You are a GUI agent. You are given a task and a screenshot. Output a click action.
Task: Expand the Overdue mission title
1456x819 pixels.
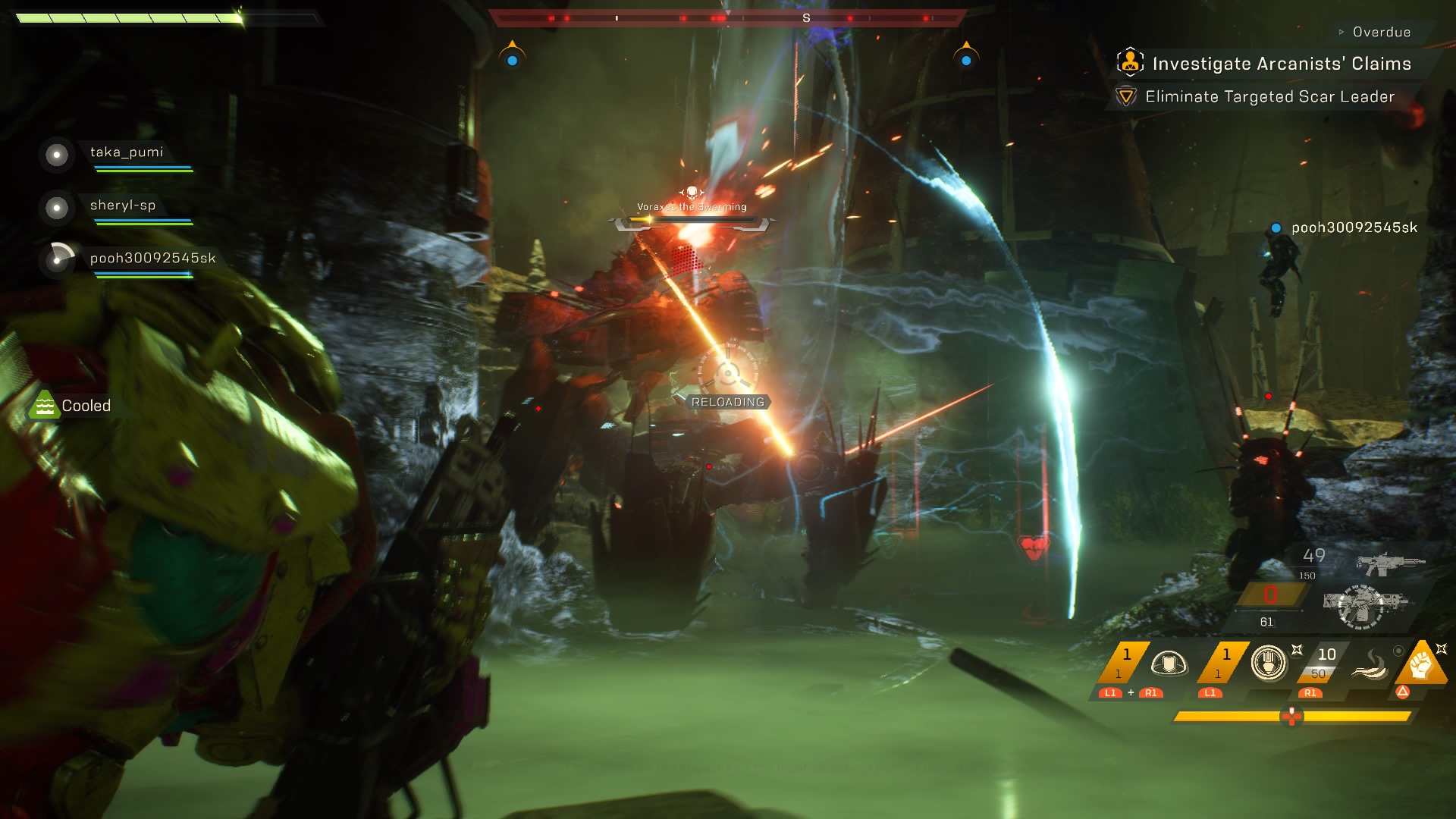(x=1381, y=33)
